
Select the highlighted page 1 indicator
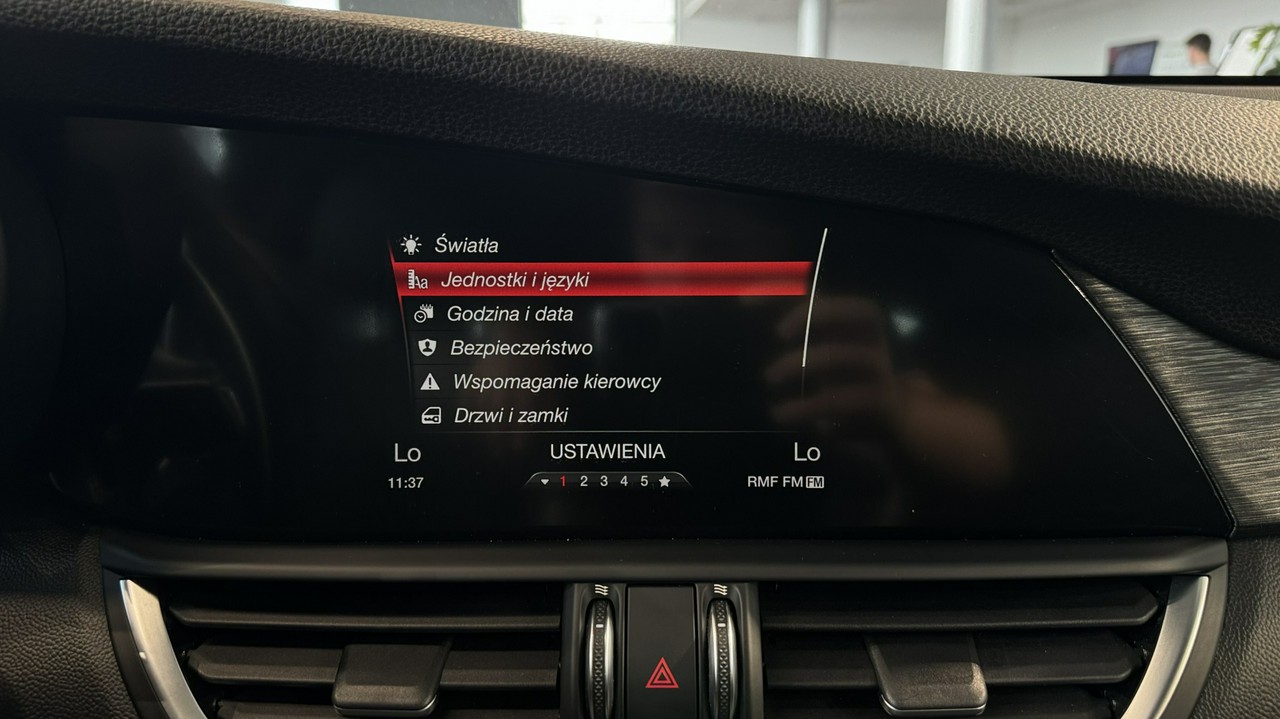(x=563, y=481)
